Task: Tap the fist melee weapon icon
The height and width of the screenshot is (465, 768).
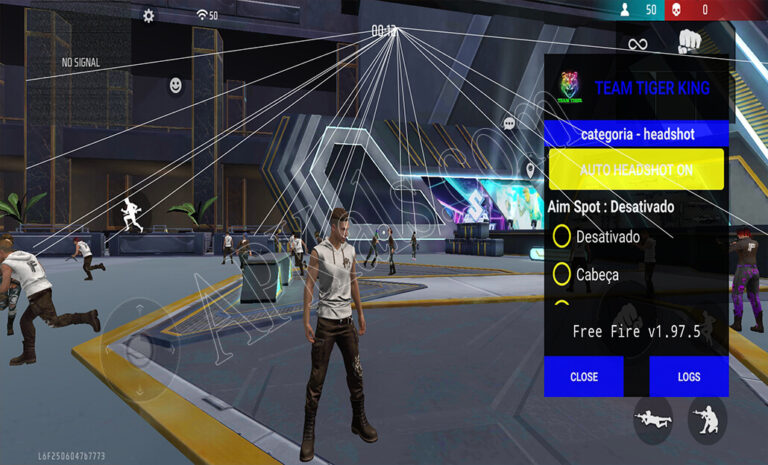Action: pos(691,42)
